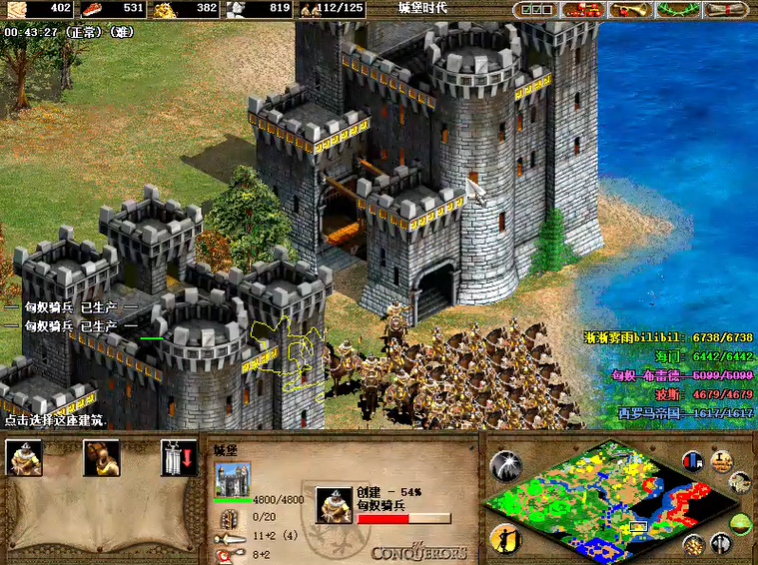Click the castle gate garrison-release icon
The height and width of the screenshot is (565, 758).
pyautogui.click(x=178, y=457)
